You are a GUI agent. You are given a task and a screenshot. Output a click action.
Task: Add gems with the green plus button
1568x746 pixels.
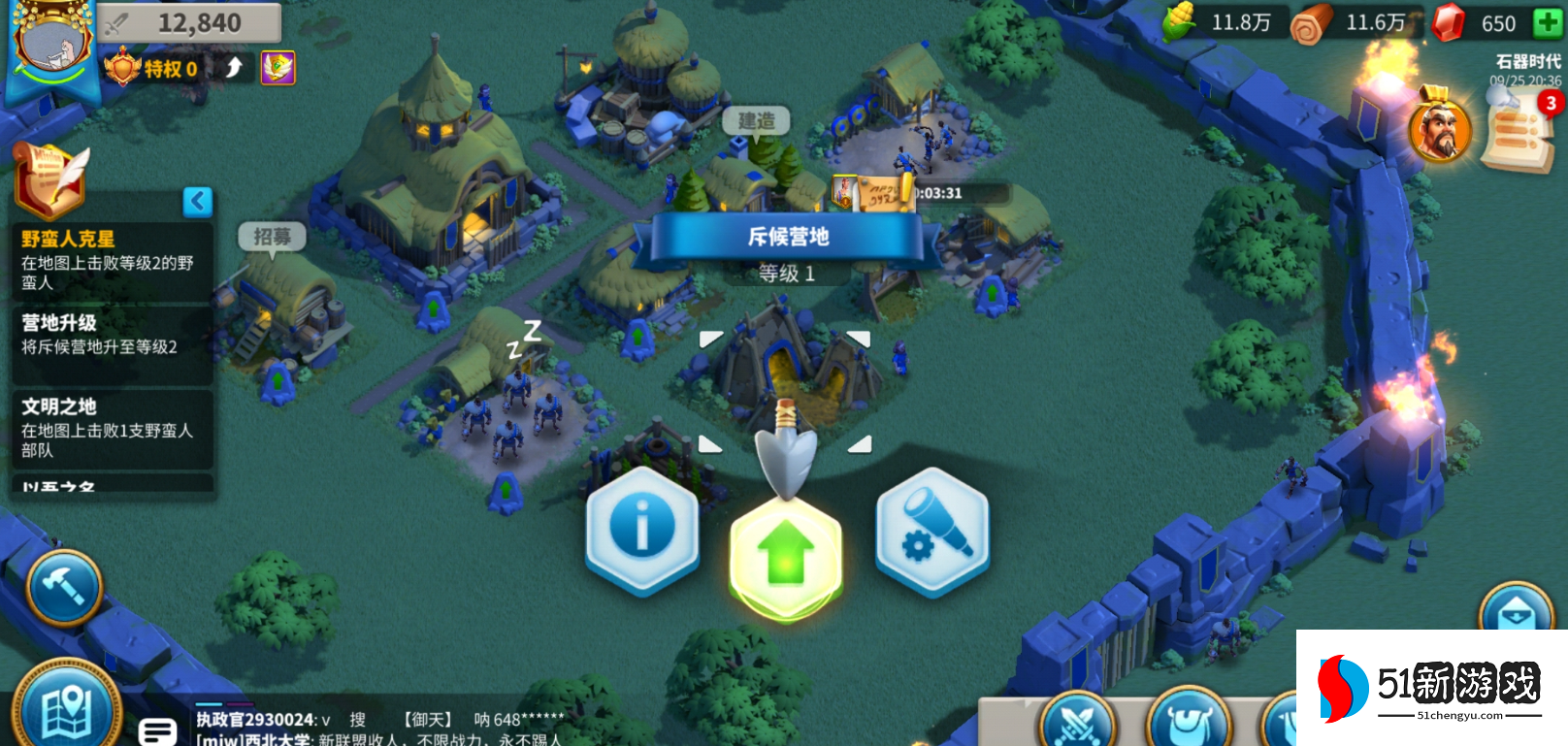click(x=1547, y=22)
